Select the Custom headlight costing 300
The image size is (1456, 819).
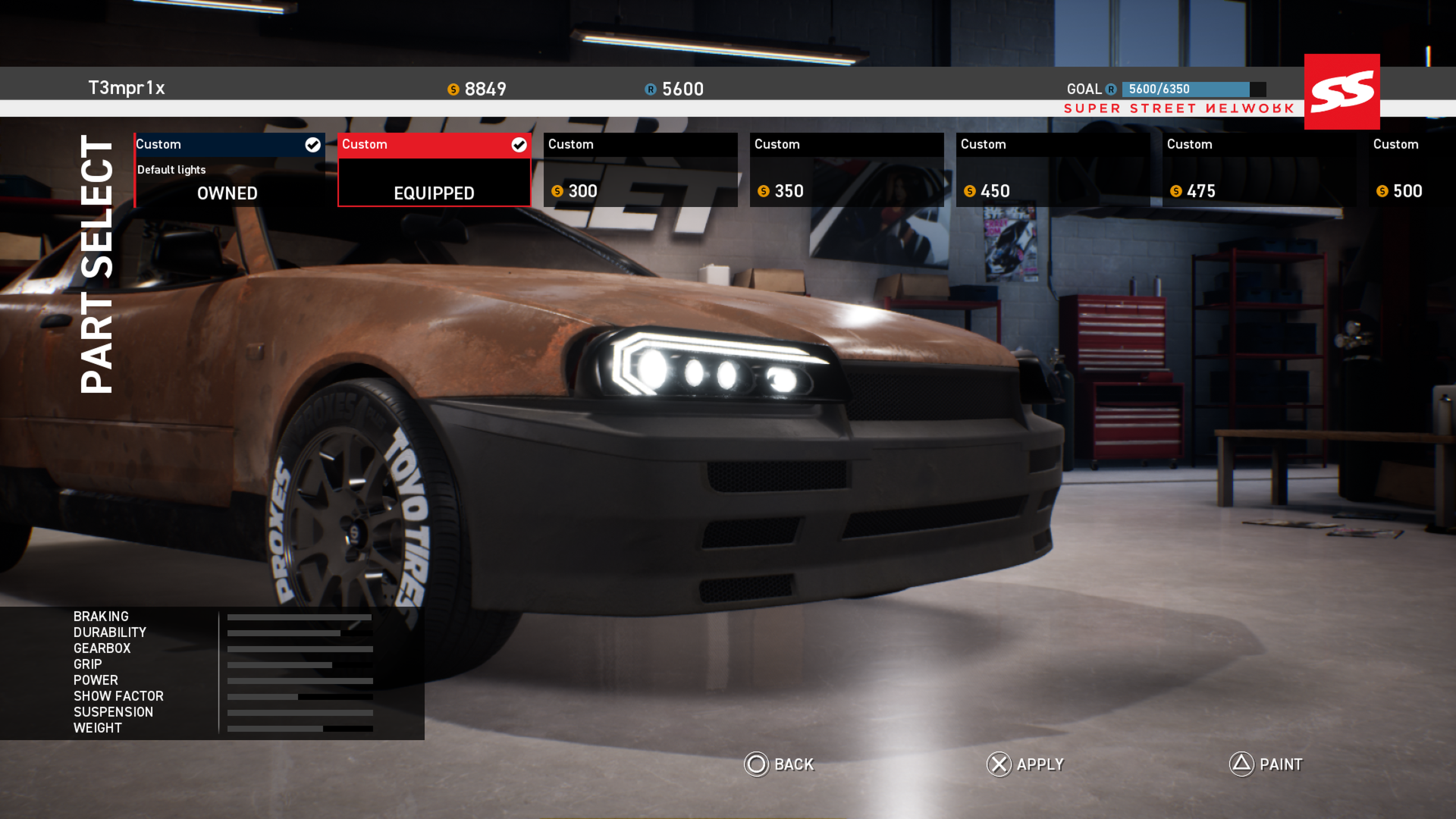[x=641, y=168]
